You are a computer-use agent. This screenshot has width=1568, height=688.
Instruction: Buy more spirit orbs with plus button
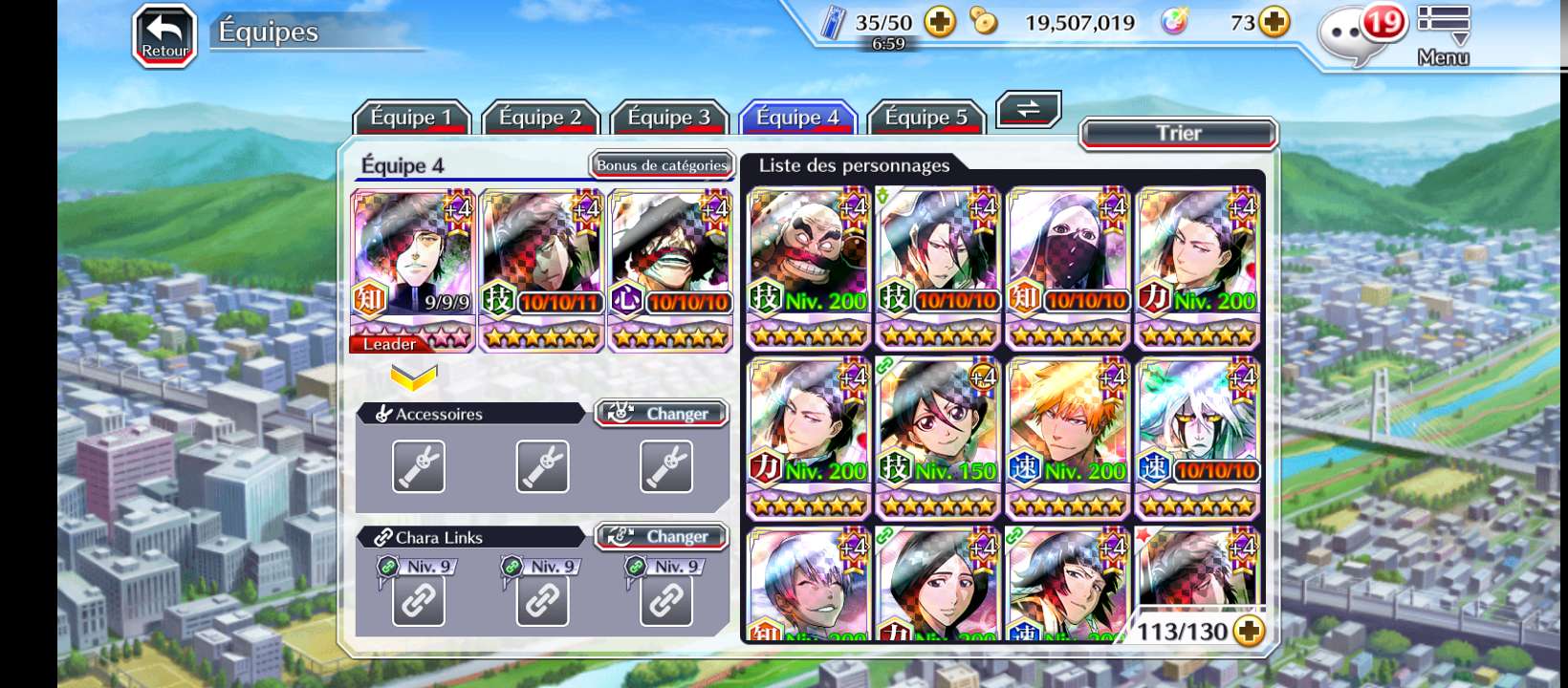coord(1274,22)
